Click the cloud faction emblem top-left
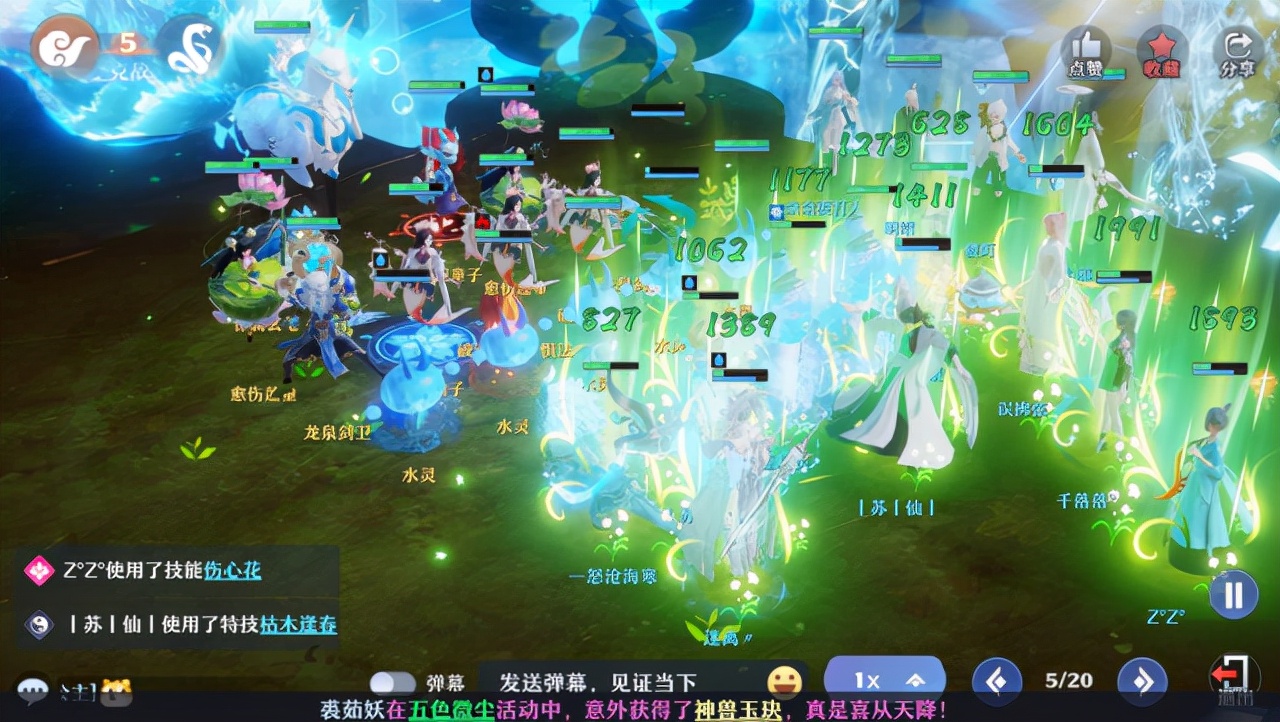 pos(63,48)
